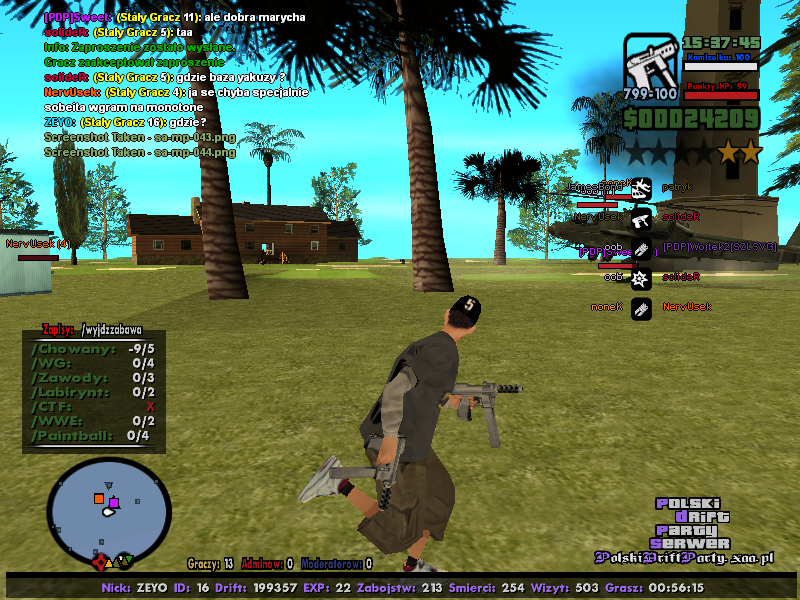
Task: Select the wanted level stars
Action: (x=692, y=152)
